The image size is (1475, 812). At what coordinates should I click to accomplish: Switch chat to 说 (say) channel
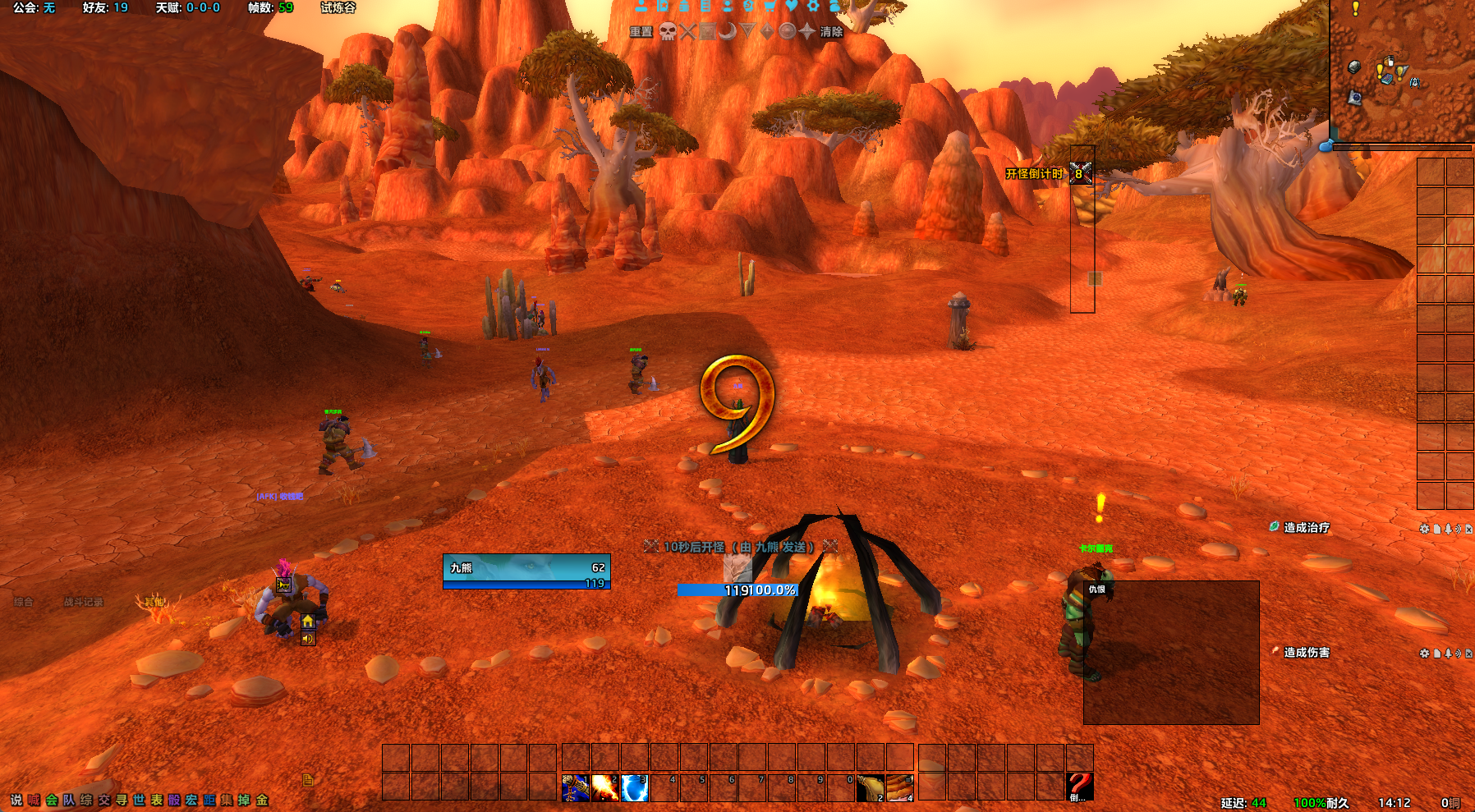pyautogui.click(x=16, y=800)
